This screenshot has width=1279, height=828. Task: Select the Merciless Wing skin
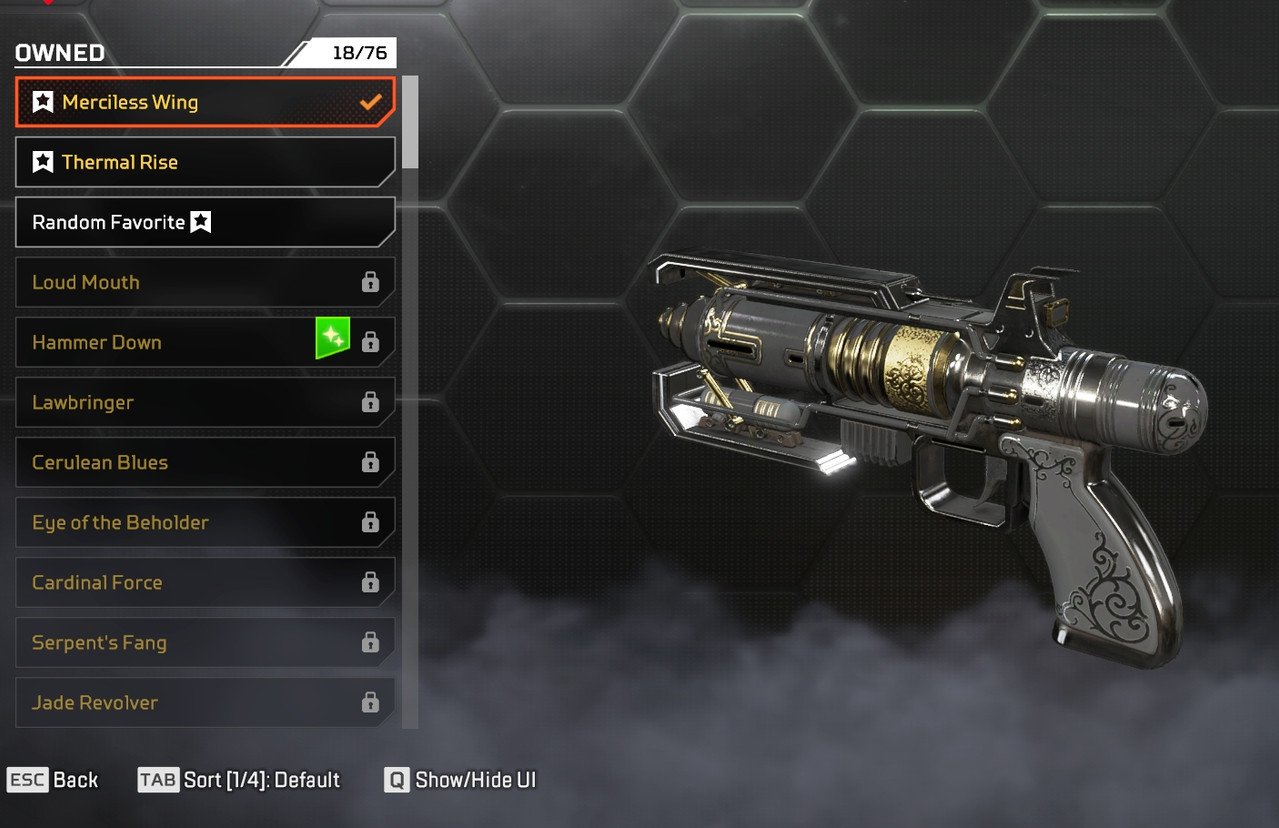coord(205,102)
